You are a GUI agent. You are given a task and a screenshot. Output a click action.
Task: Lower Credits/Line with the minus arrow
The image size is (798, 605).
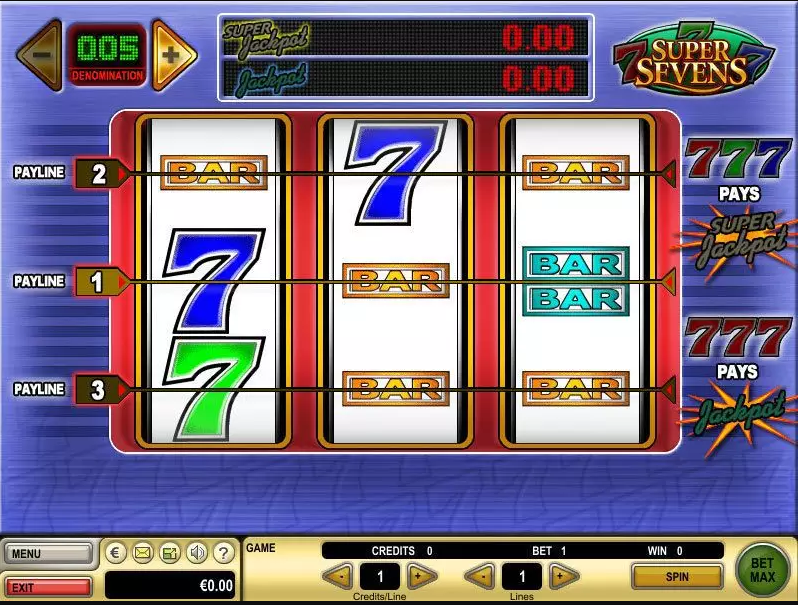point(338,576)
